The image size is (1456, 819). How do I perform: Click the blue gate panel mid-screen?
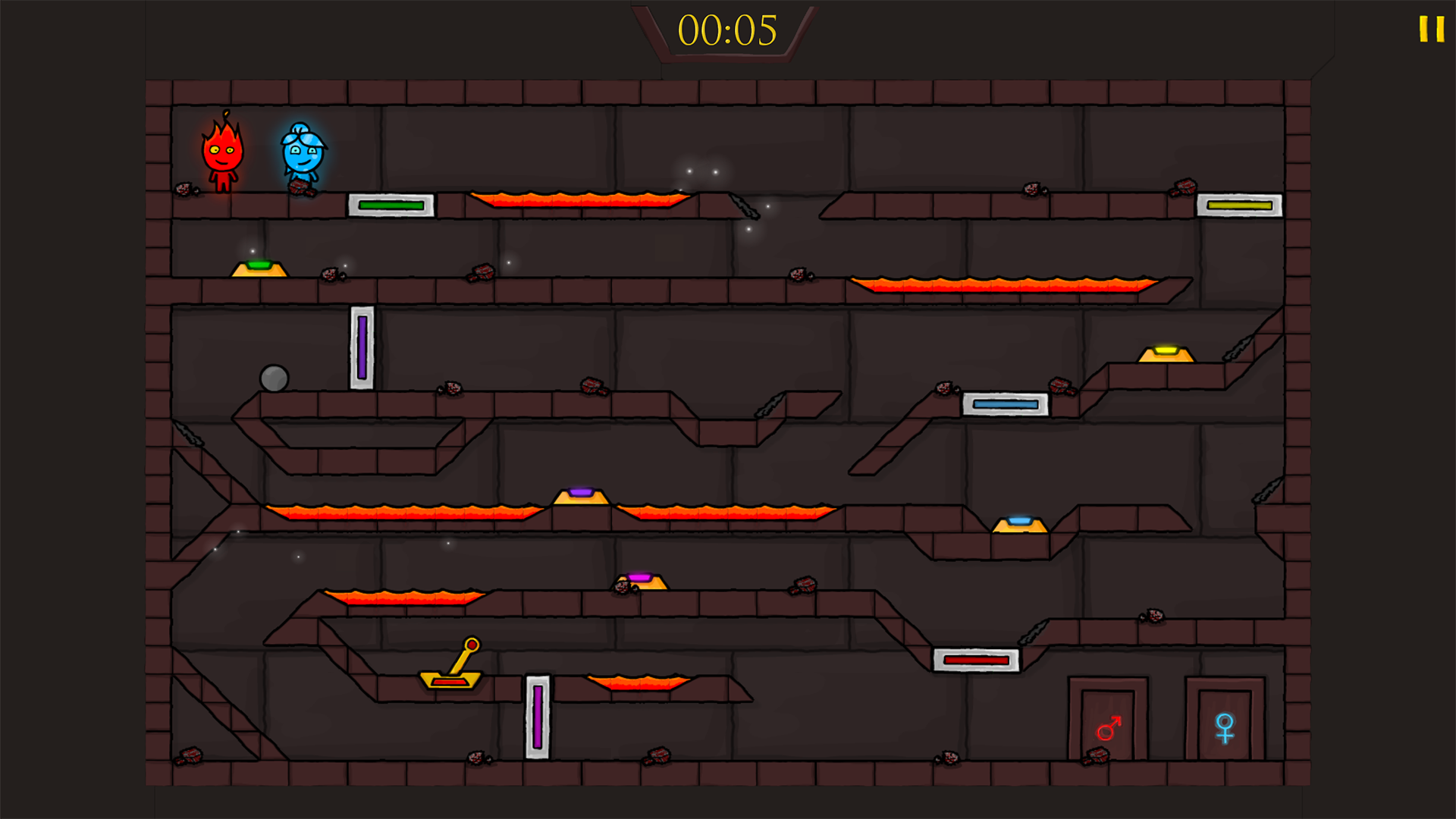pyautogui.click(x=1001, y=406)
